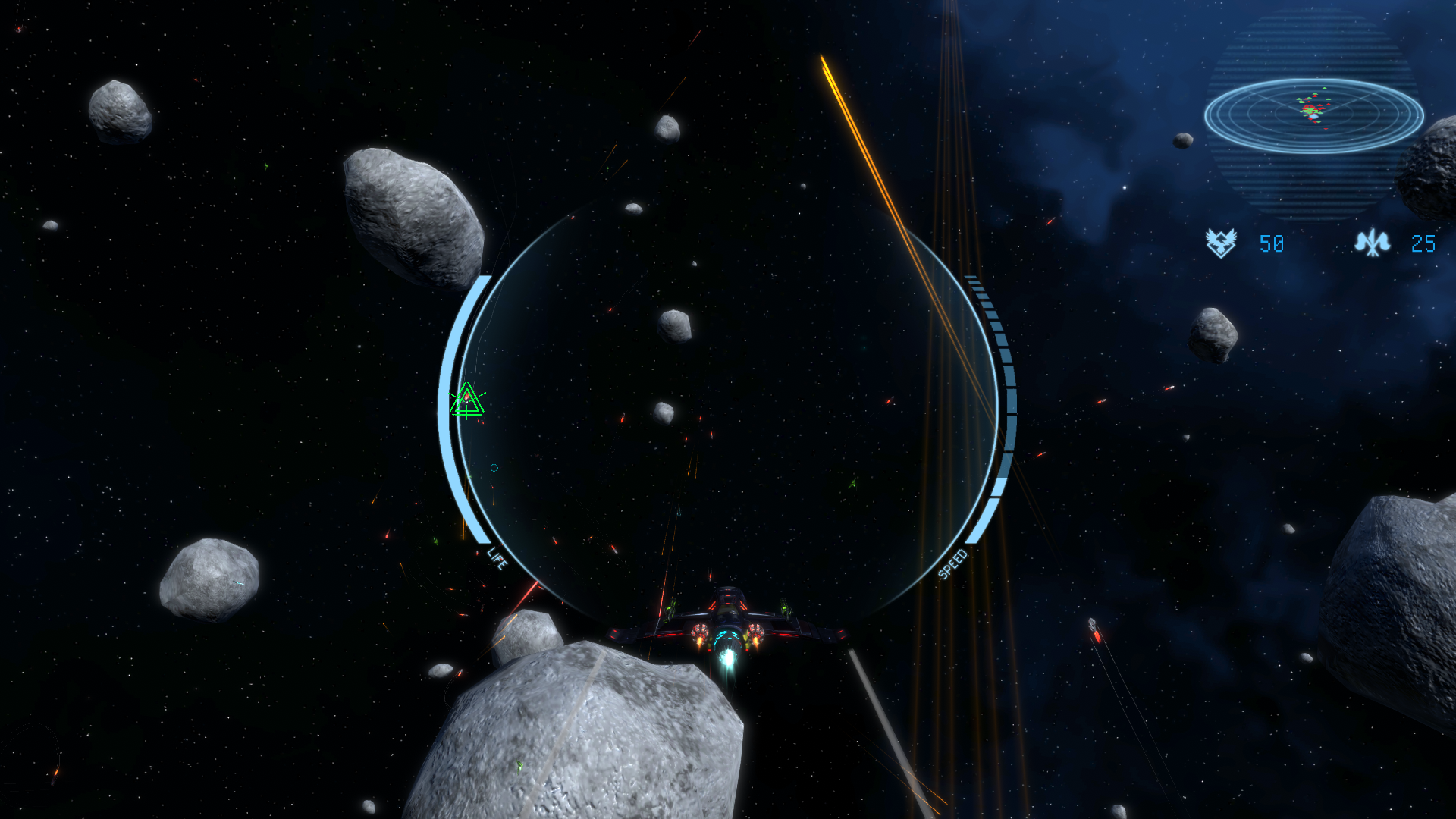Click the circular radar display

click(x=1313, y=115)
